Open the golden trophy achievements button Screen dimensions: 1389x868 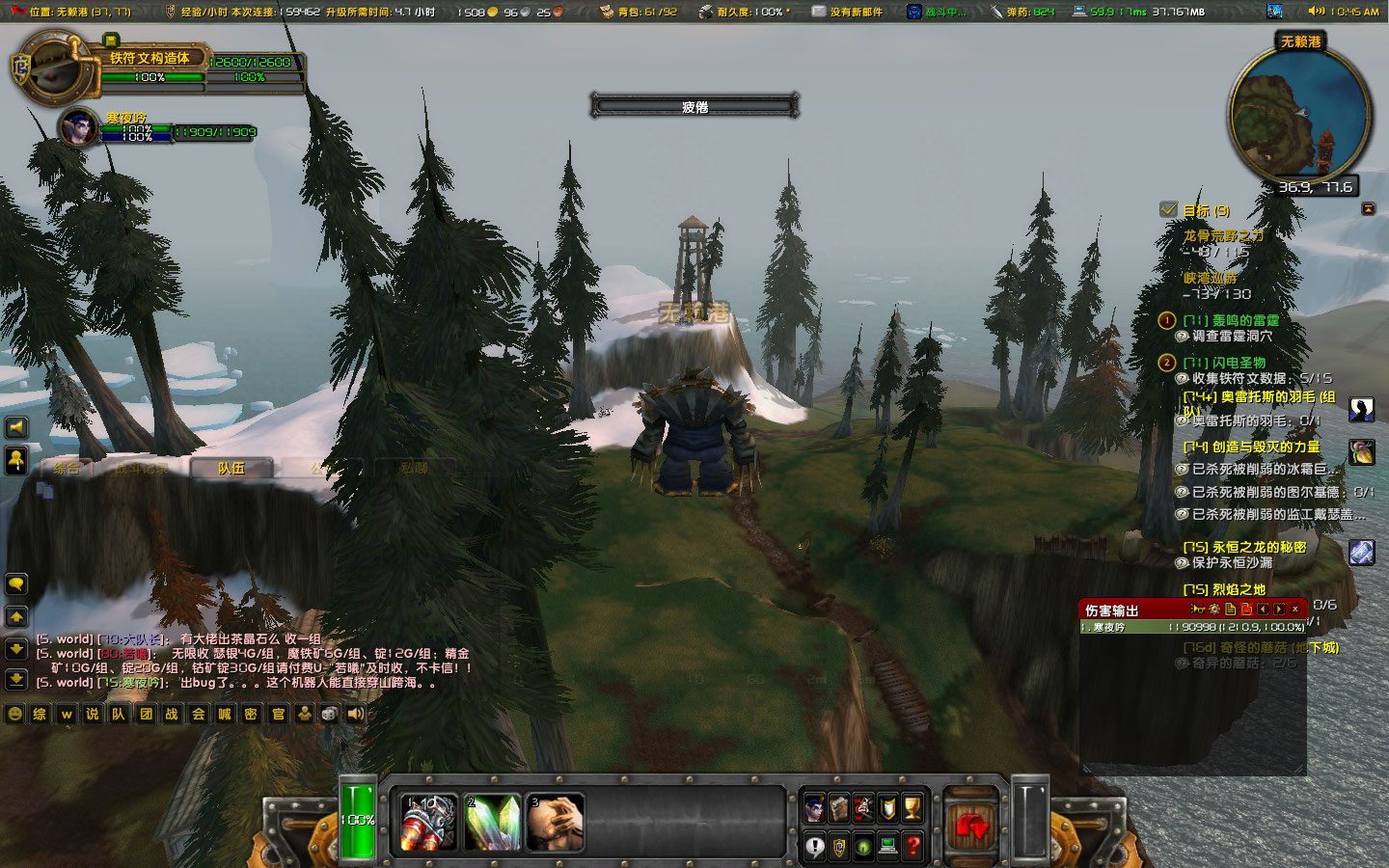[912, 808]
